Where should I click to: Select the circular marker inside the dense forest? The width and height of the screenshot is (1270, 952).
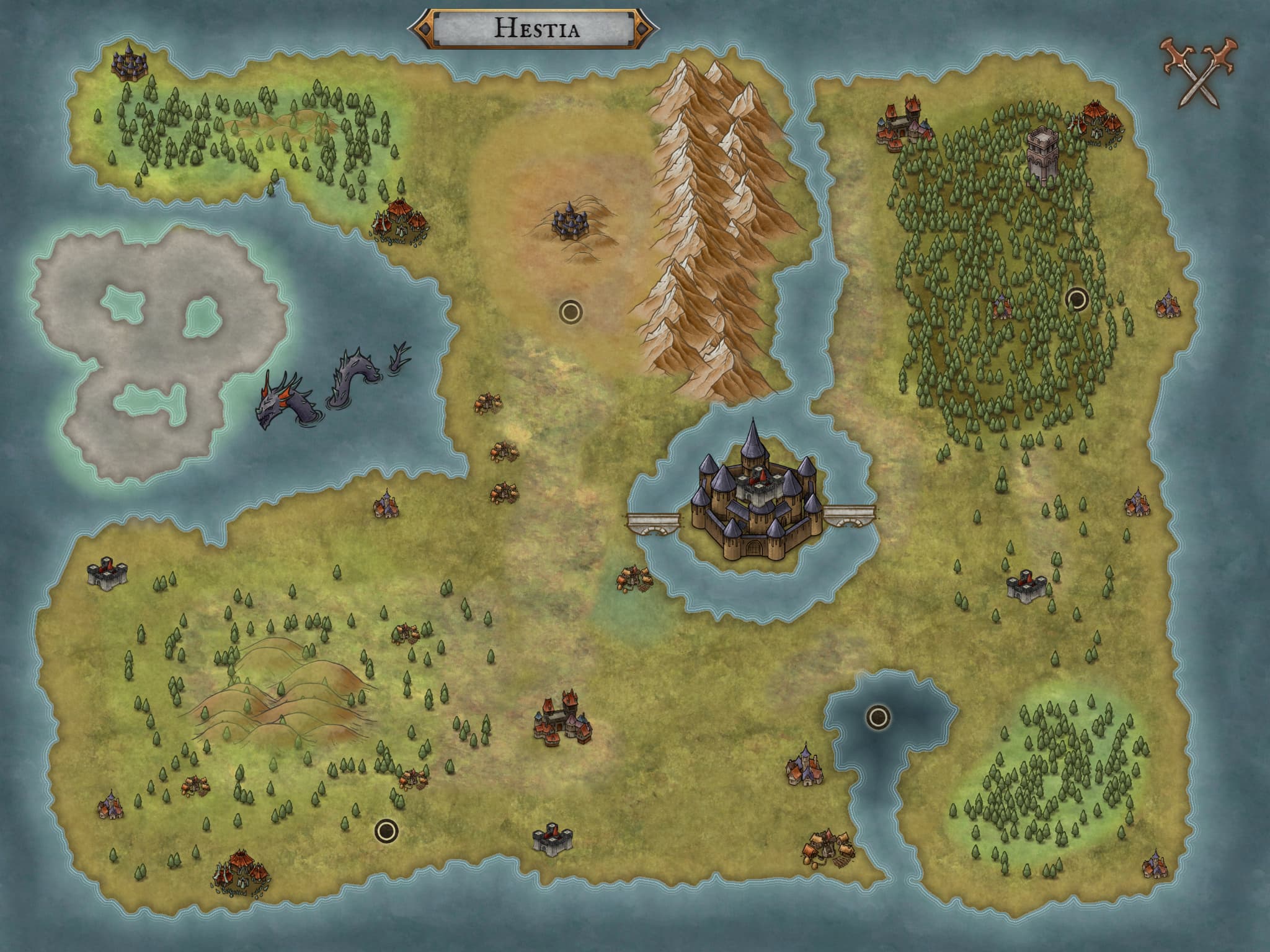pyautogui.click(x=1077, y=300)
